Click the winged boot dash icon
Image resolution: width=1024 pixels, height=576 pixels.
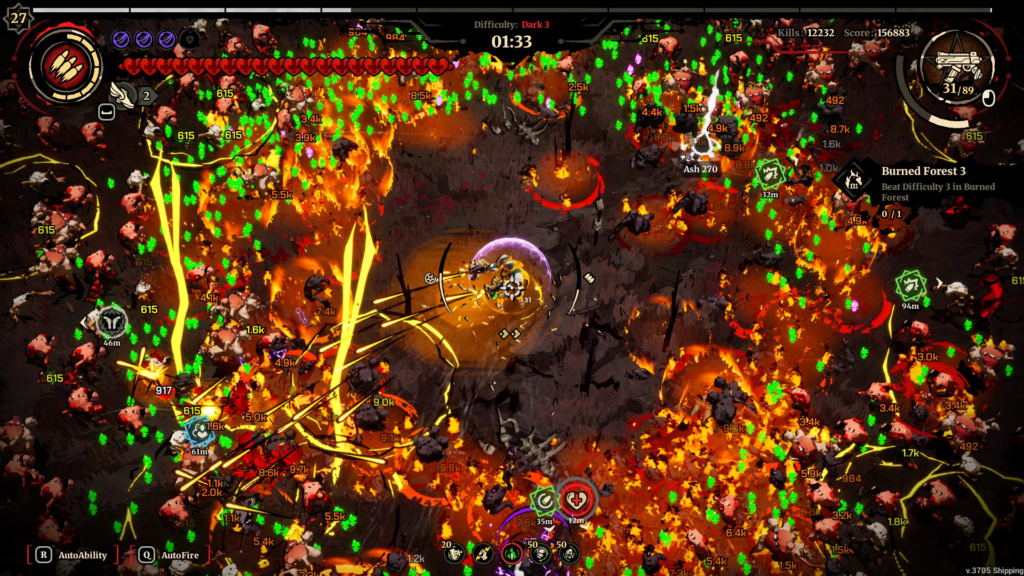(121, 94)
